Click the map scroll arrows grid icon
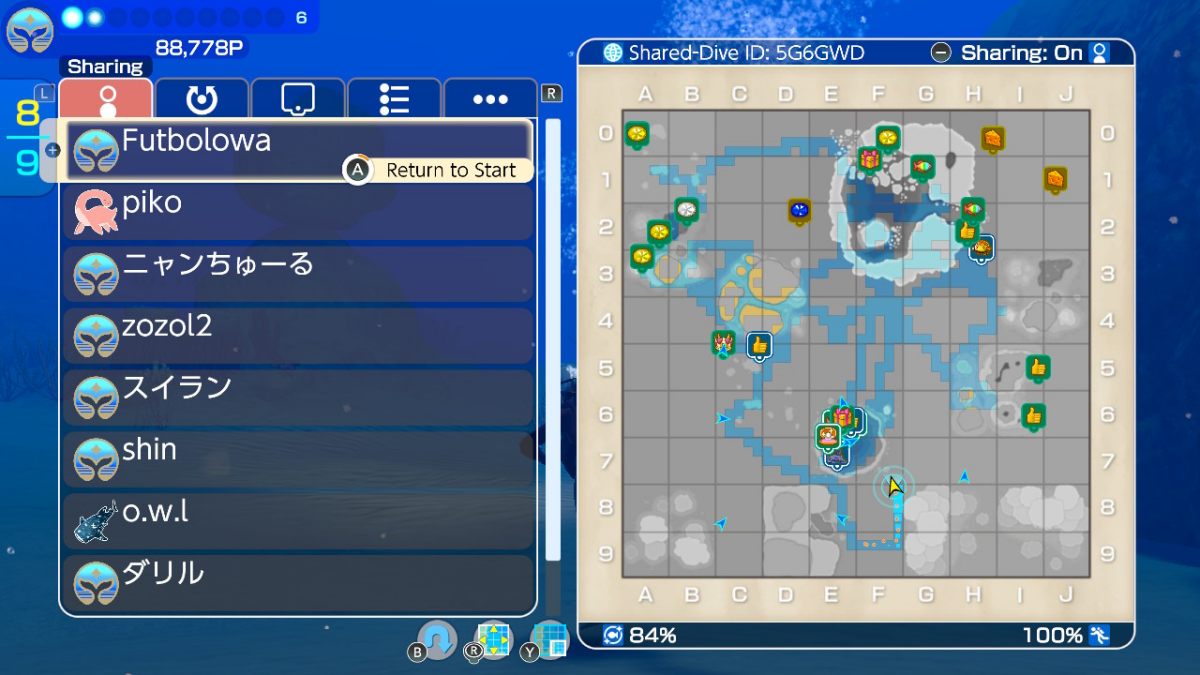The width and height of the screenshot is (1200, 675). click(x=493, y=640)
